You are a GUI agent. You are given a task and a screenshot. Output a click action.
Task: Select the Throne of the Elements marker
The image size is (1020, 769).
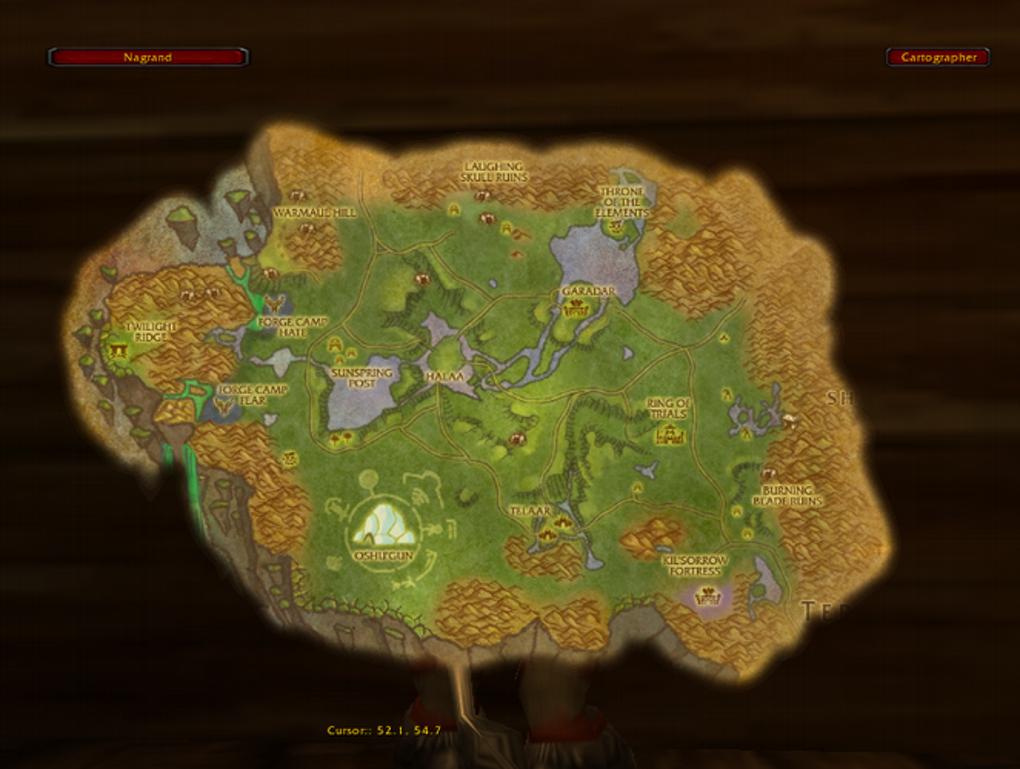616,228
